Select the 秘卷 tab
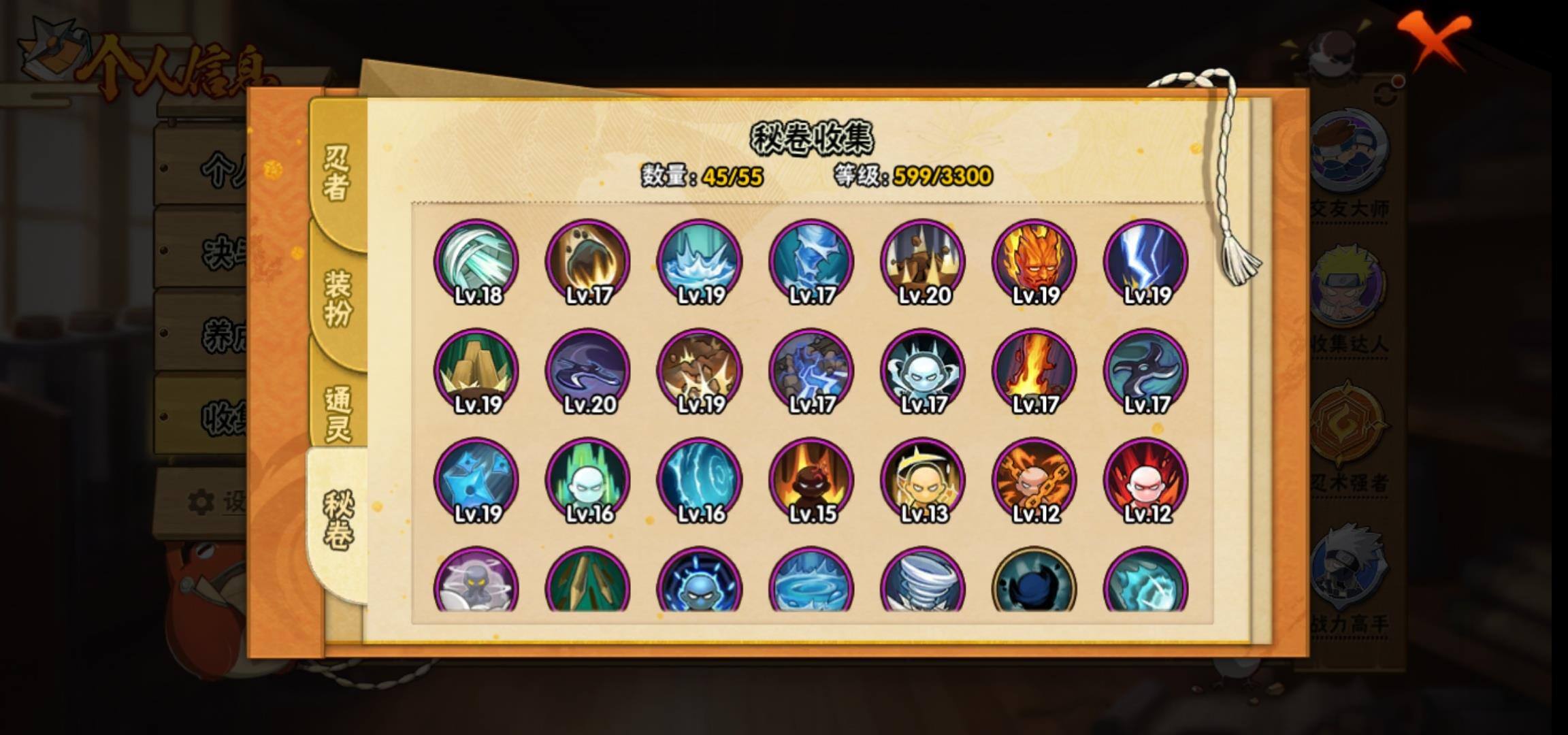The image size is (1568, 735). 338,520
